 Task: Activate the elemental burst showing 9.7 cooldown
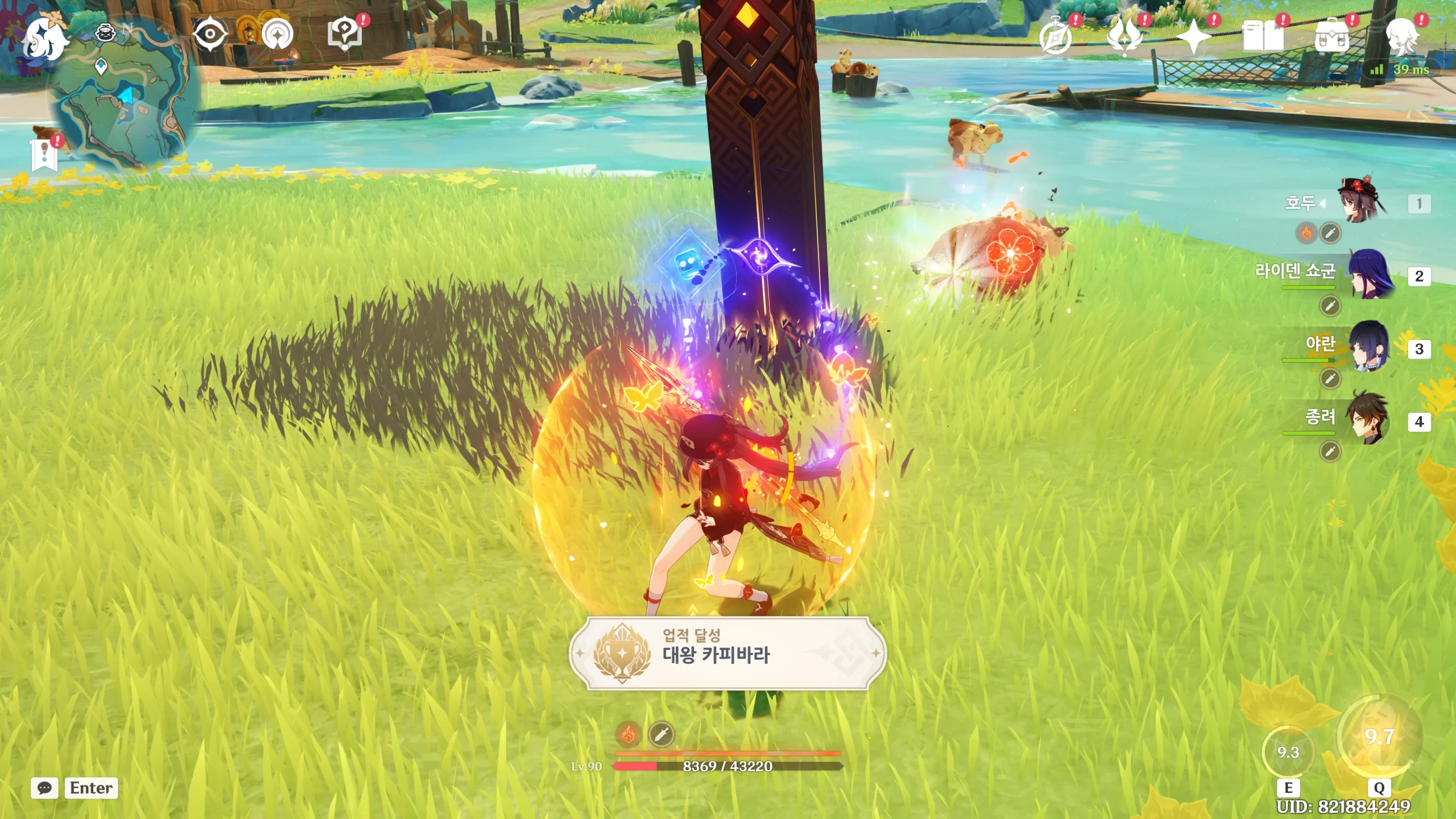click(x=1379, y=737)
